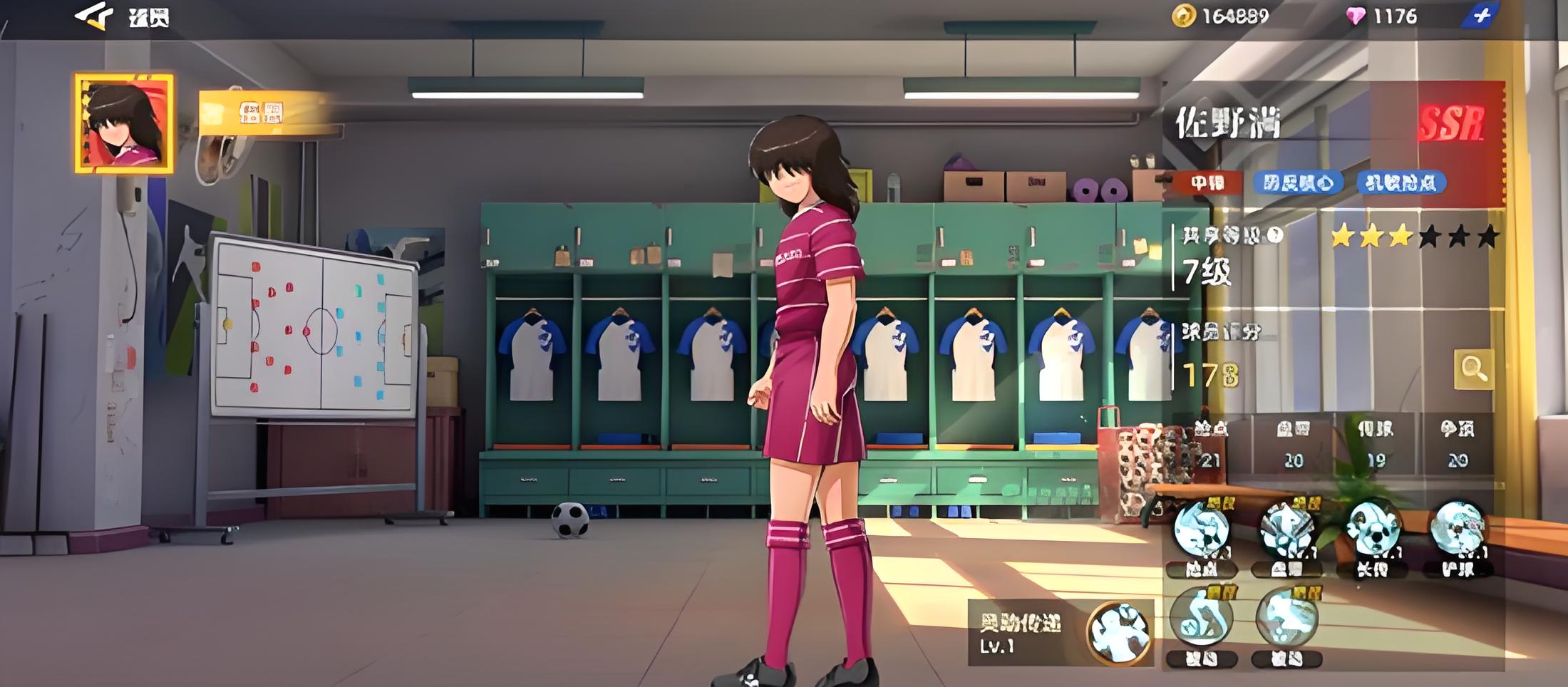Show info via the question mark icon
Screen dimensions: 1568x687
coord(1275,234)
